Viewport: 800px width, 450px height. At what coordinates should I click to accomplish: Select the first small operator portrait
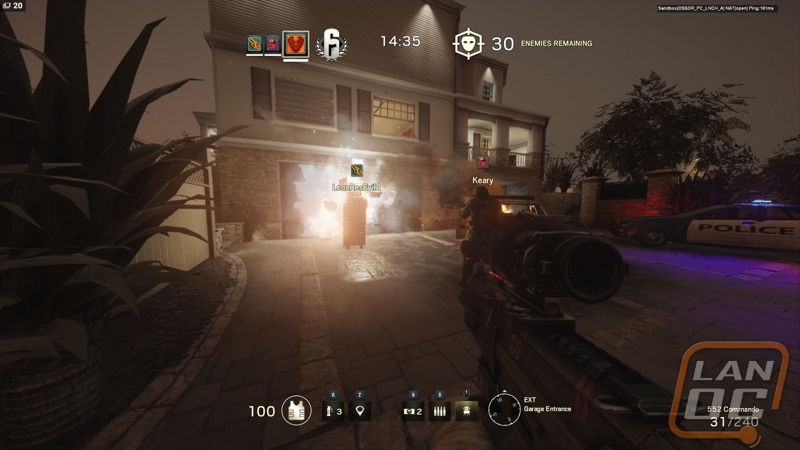(254, 43)
